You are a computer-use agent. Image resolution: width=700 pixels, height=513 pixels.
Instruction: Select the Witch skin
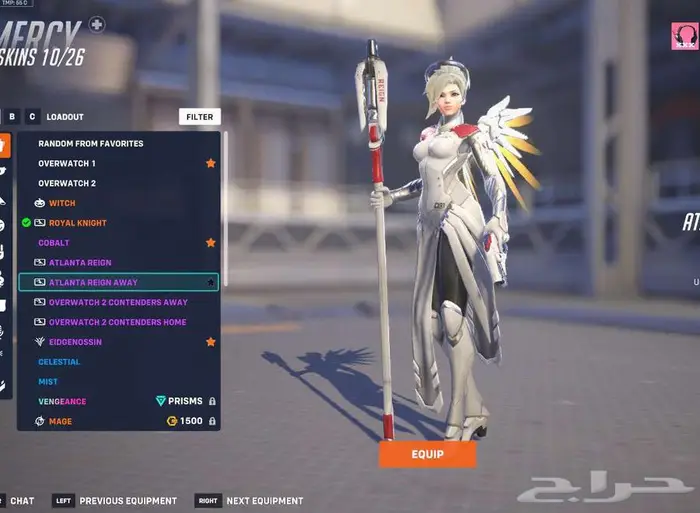pyautogui.click(x=62, y=203)
